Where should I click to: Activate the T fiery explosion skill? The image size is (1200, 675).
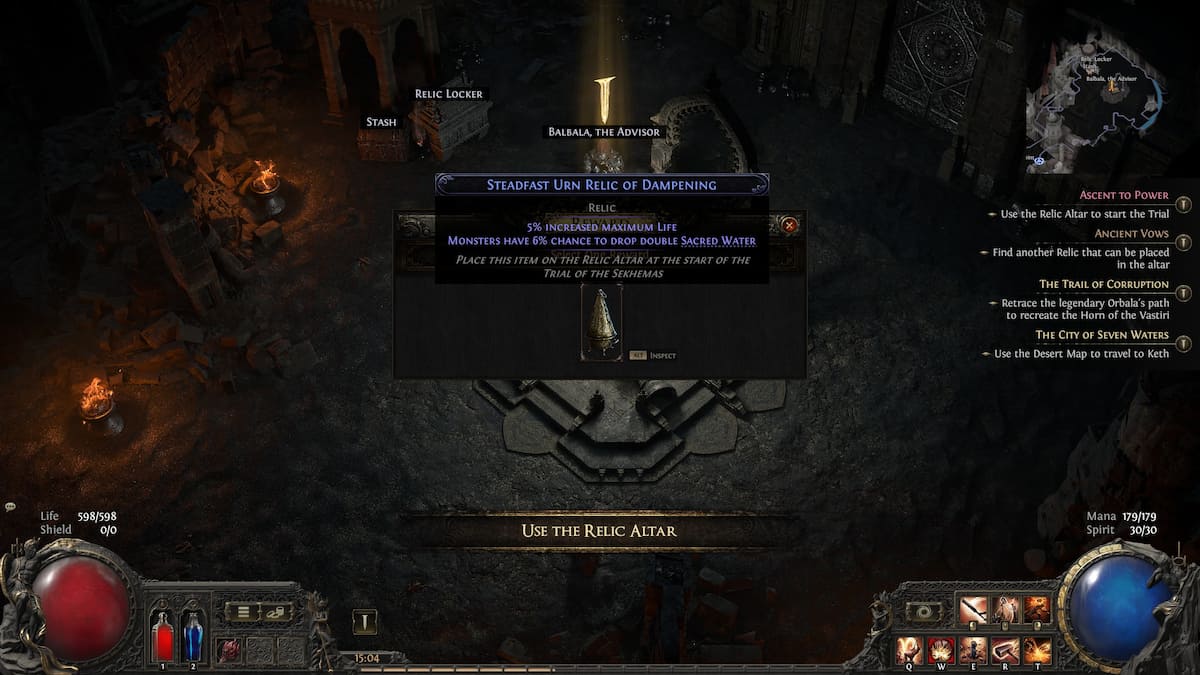click(1037, 650)
